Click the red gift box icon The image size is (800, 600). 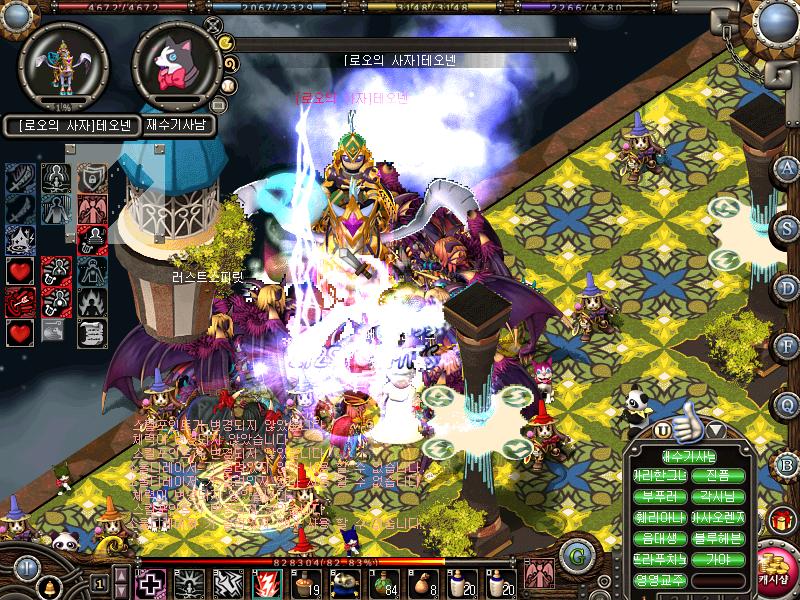coord(780,520)
